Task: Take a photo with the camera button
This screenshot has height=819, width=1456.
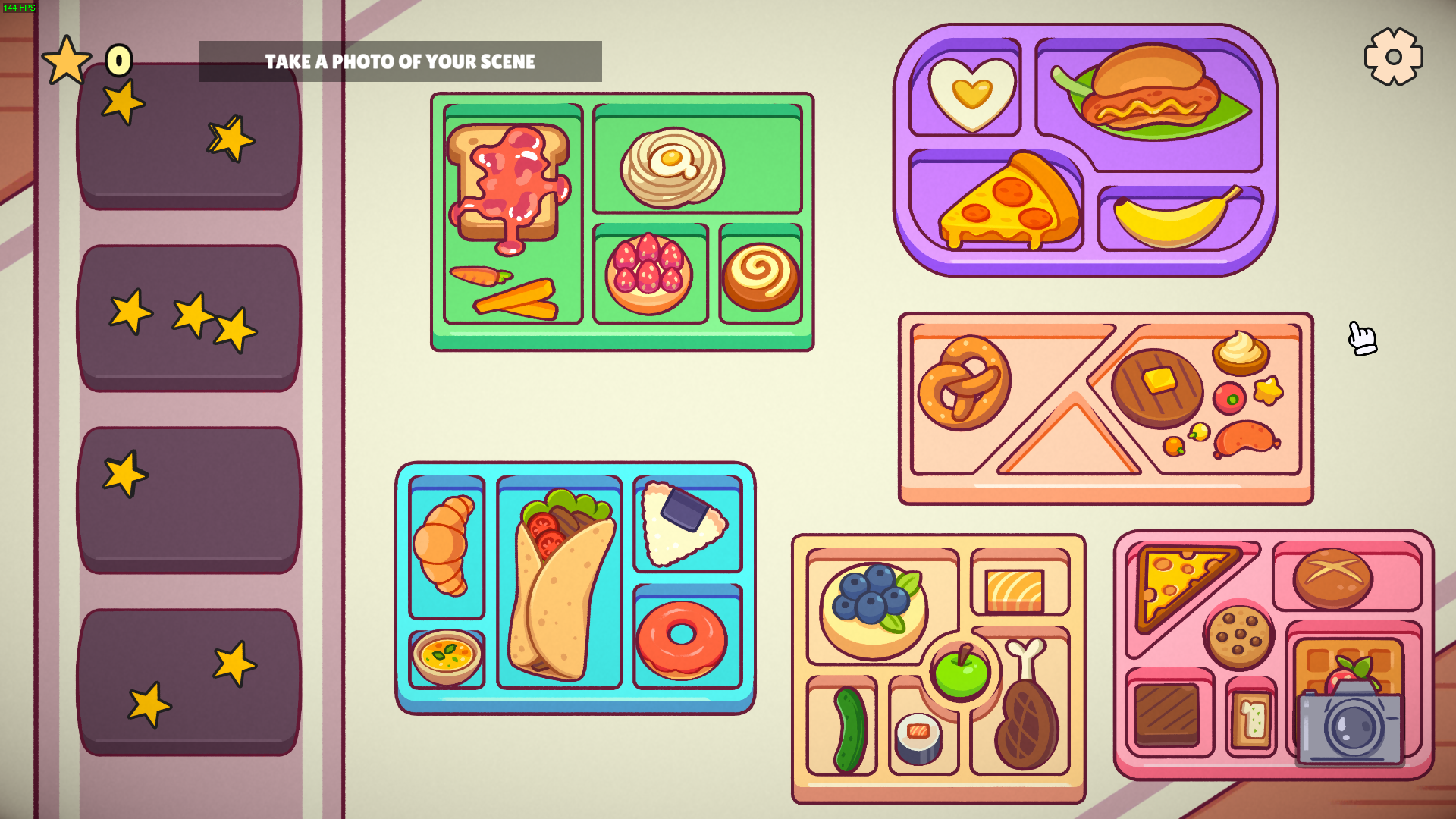Action: pos(1350,724)
